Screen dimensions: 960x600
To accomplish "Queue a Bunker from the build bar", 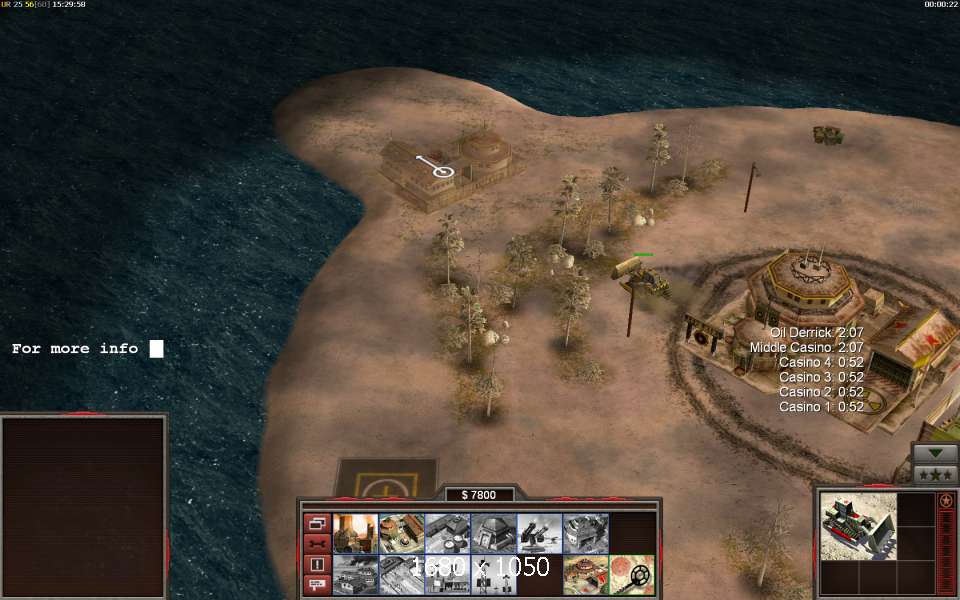I will pos(493,533).
